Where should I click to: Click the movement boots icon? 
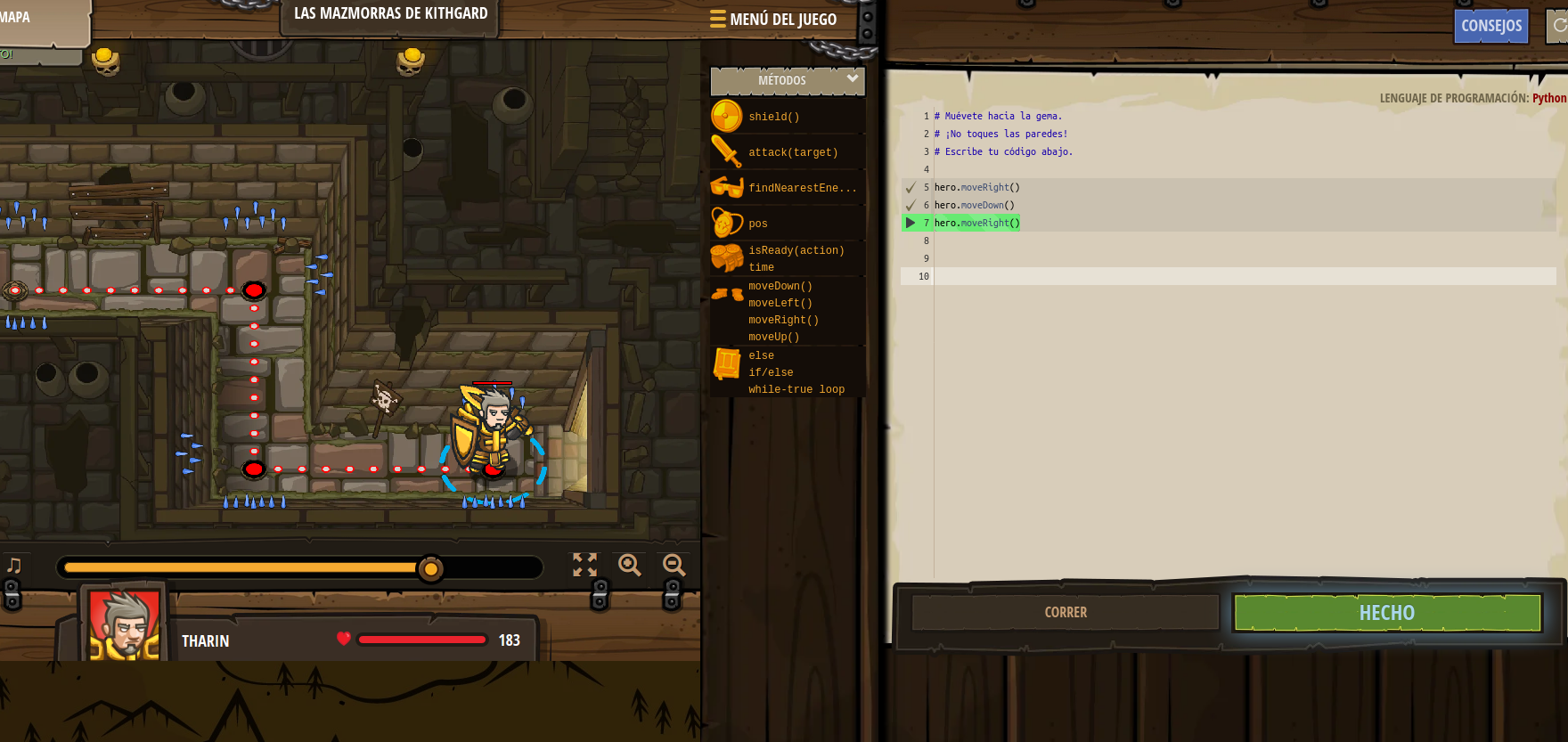coord(727,294)
